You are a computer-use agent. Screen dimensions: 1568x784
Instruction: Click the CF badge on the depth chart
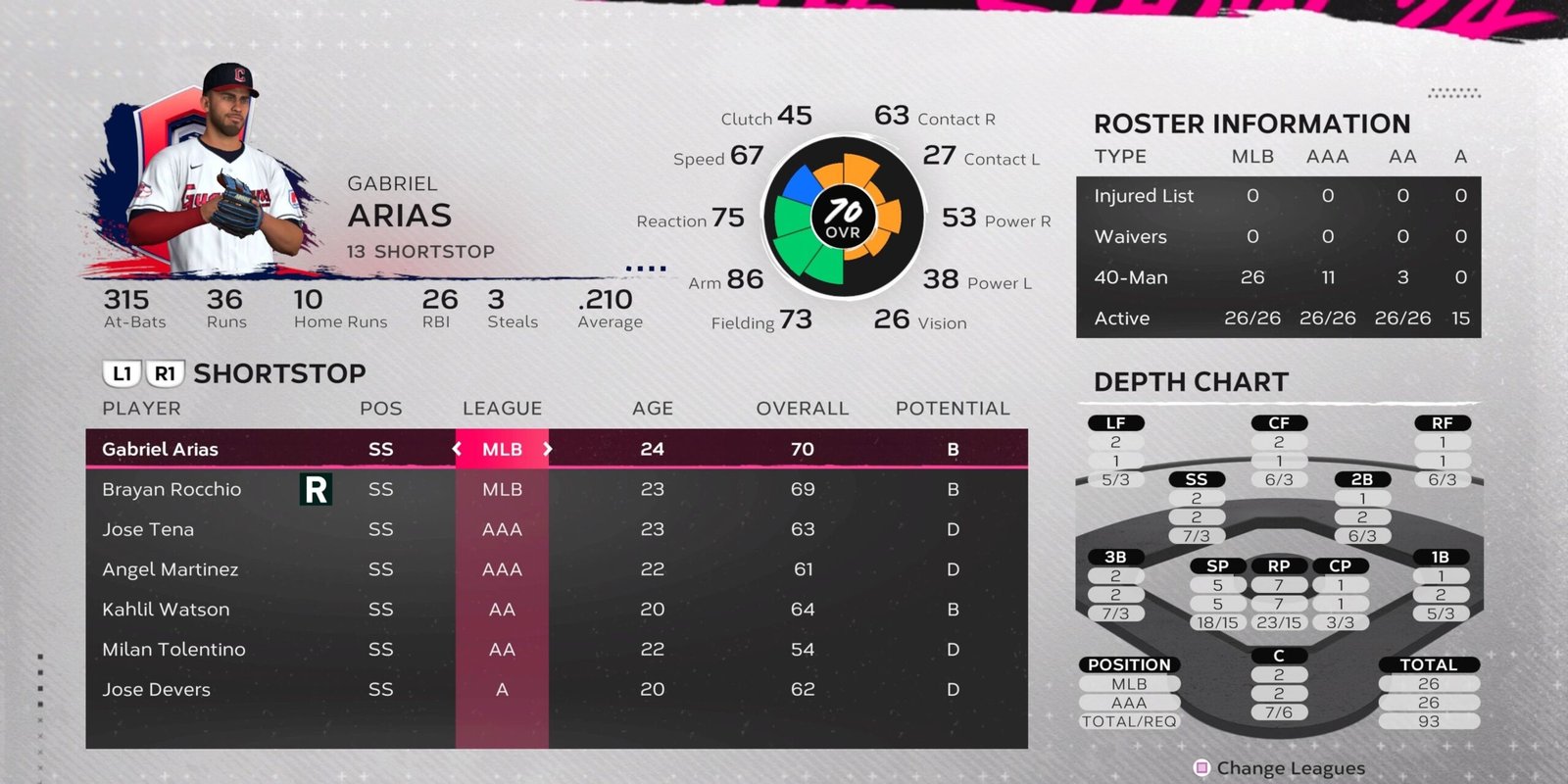click(x=1282, y=423)
